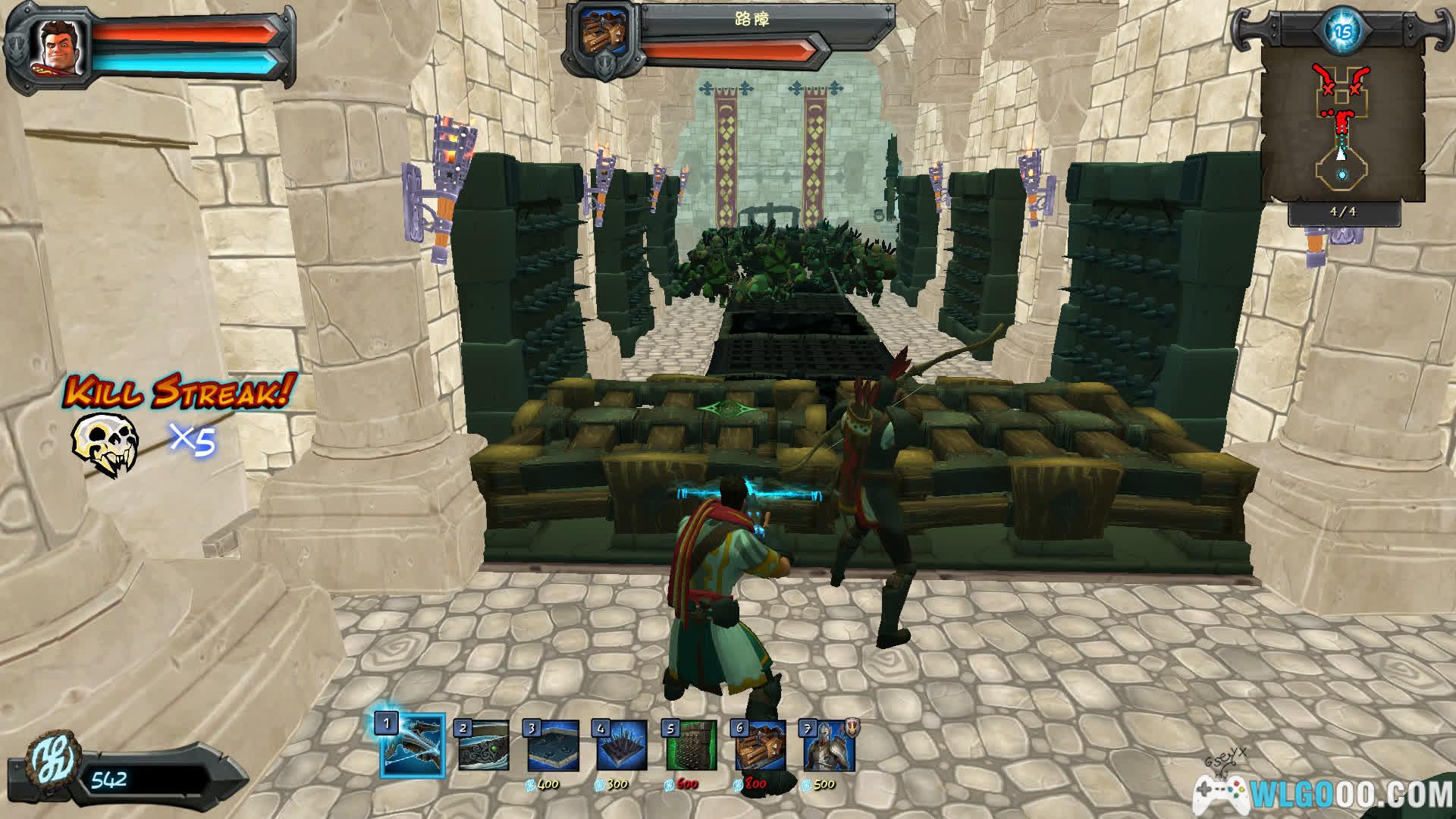The height and width of the screenshot is (819, 1456).
Task: Choose the paladin guardian costing 500
Action: [x=830, y=747]
